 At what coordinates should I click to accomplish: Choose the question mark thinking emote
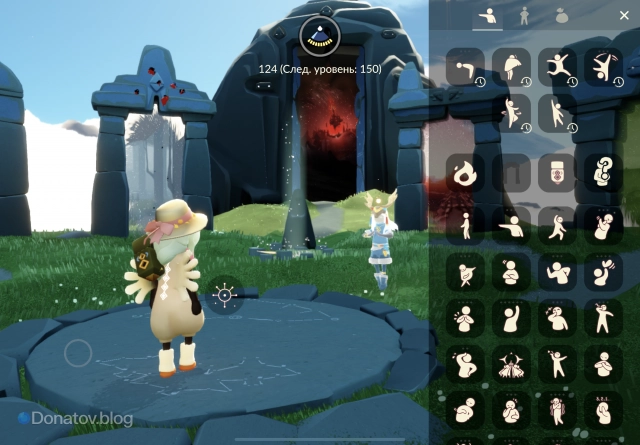coord(603,174)
